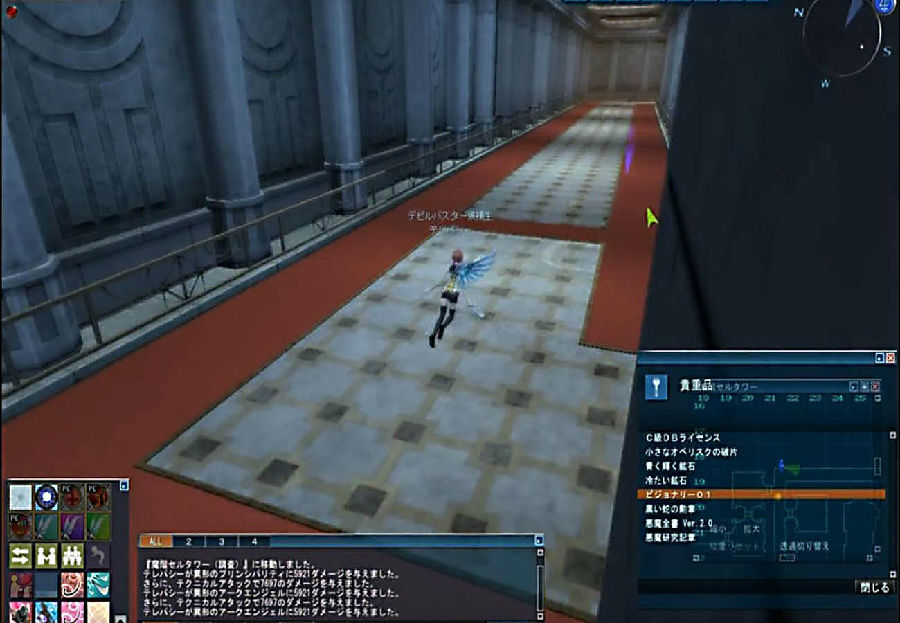The width and height of the screenshot is (900, 623).
Task: Open the three-person party icon
Action: tap(72, 556)
